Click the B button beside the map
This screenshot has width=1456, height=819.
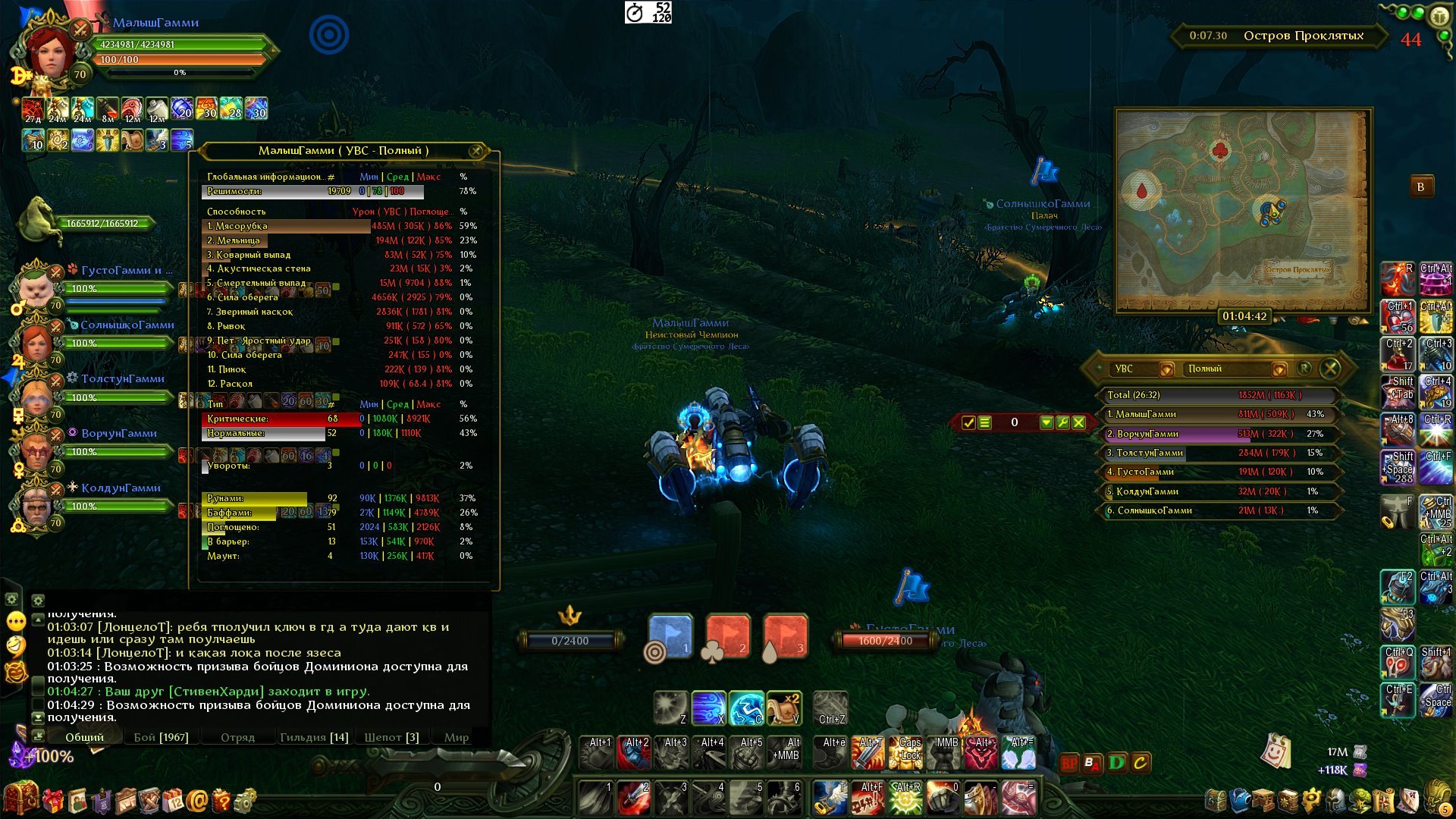tap(1420, 187)
